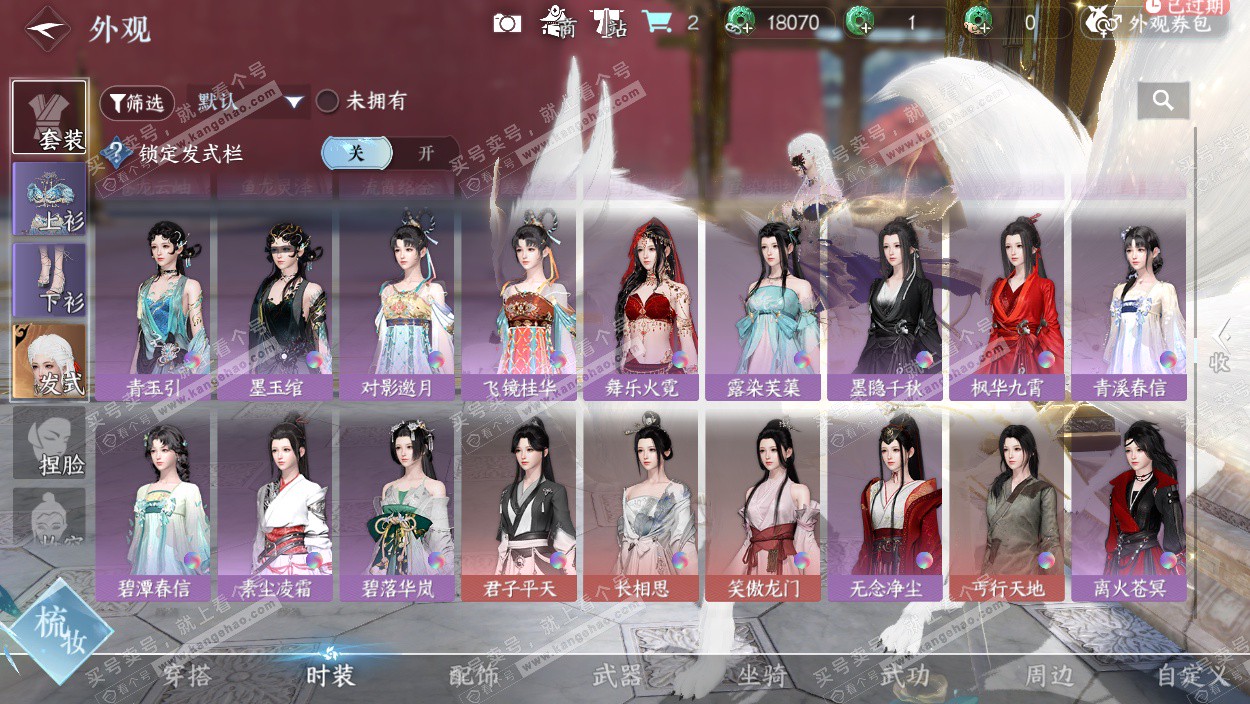Toggle the 未拥有 not-owned option
The height and width of the screenshot is (704, 1250).
click(328, 101)
